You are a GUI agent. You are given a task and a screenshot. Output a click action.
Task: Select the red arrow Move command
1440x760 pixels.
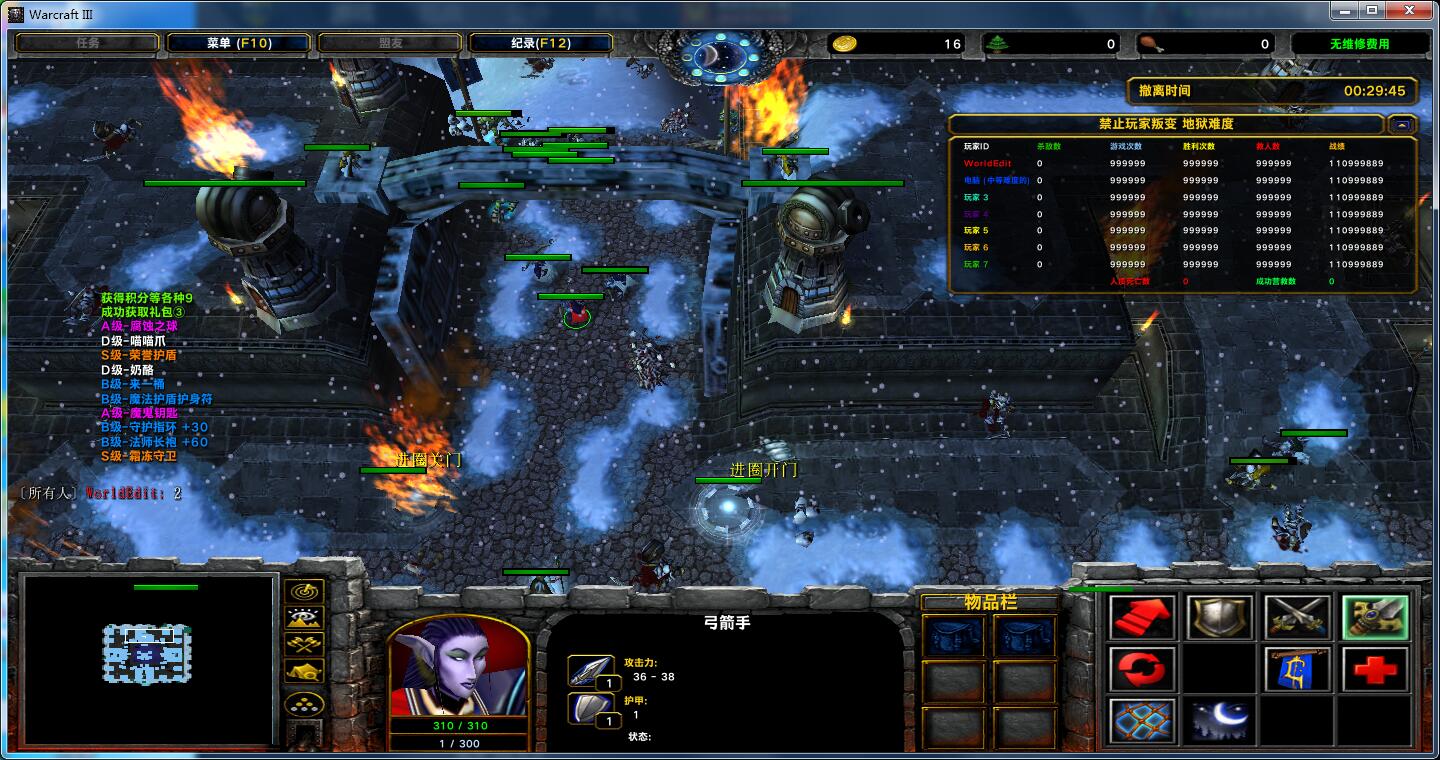(x=1142, y=618)
